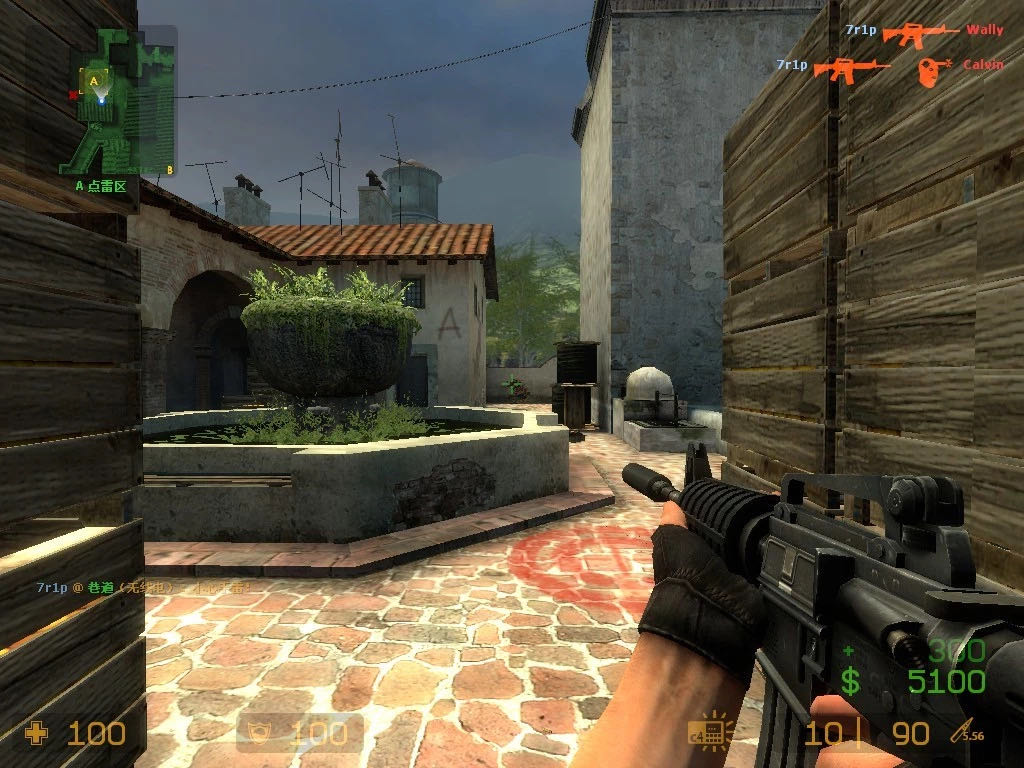Viewport: 1024px width, 768px height.
Task: Select the A bombsite marker on the radar
Action: [x=94, y=80]
